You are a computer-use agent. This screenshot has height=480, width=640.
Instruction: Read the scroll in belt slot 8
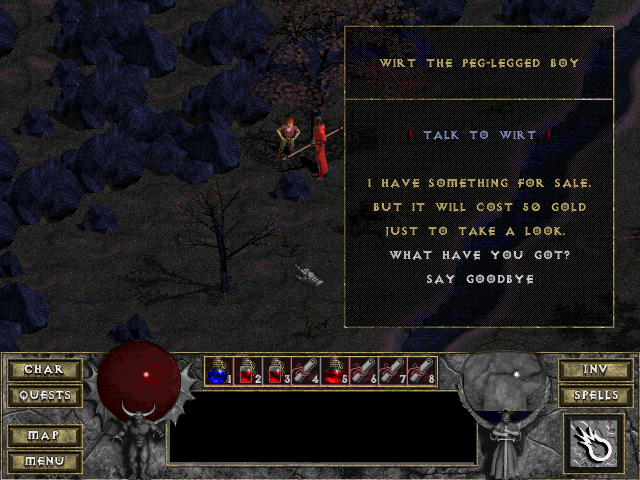tap(422, 372)
